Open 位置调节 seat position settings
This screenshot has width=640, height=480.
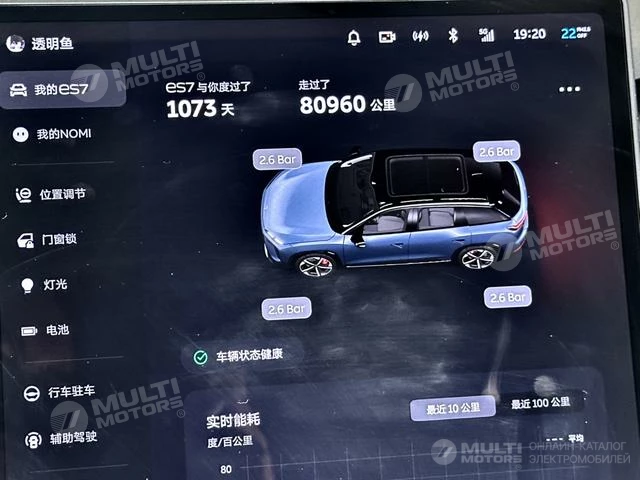(66, 194)
